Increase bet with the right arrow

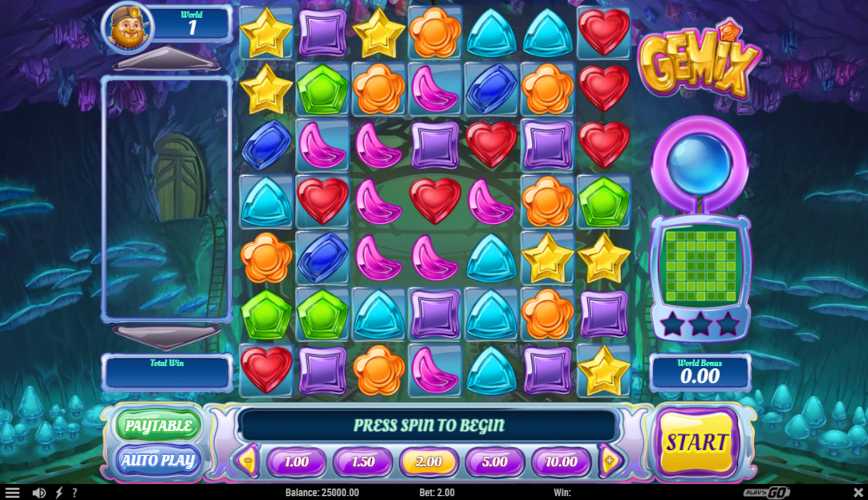click(x=610, y=461)
